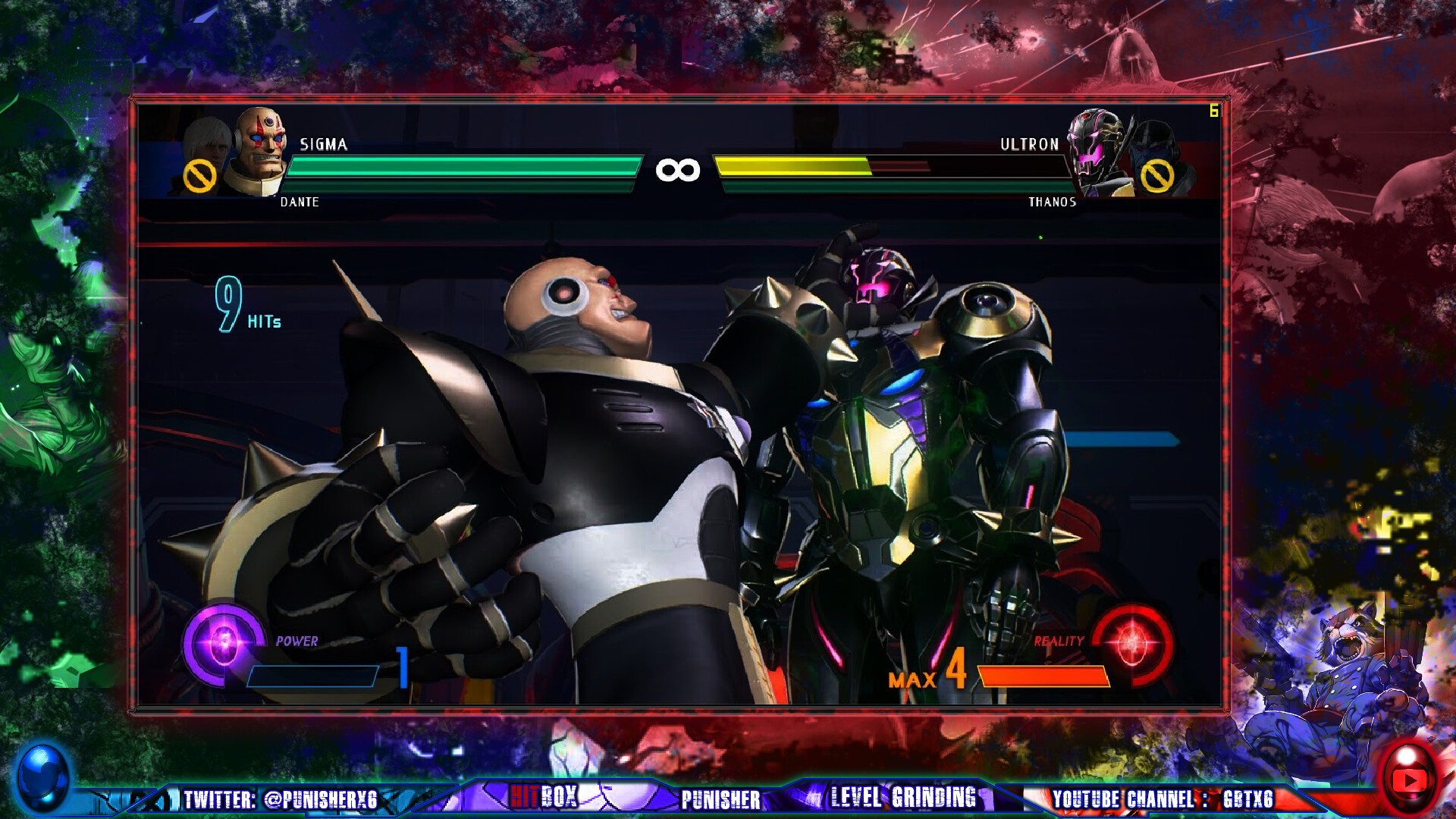Screen dimensions: 1456x819
Task: Open the red YouTube play icon
Action: [1409, 779]
